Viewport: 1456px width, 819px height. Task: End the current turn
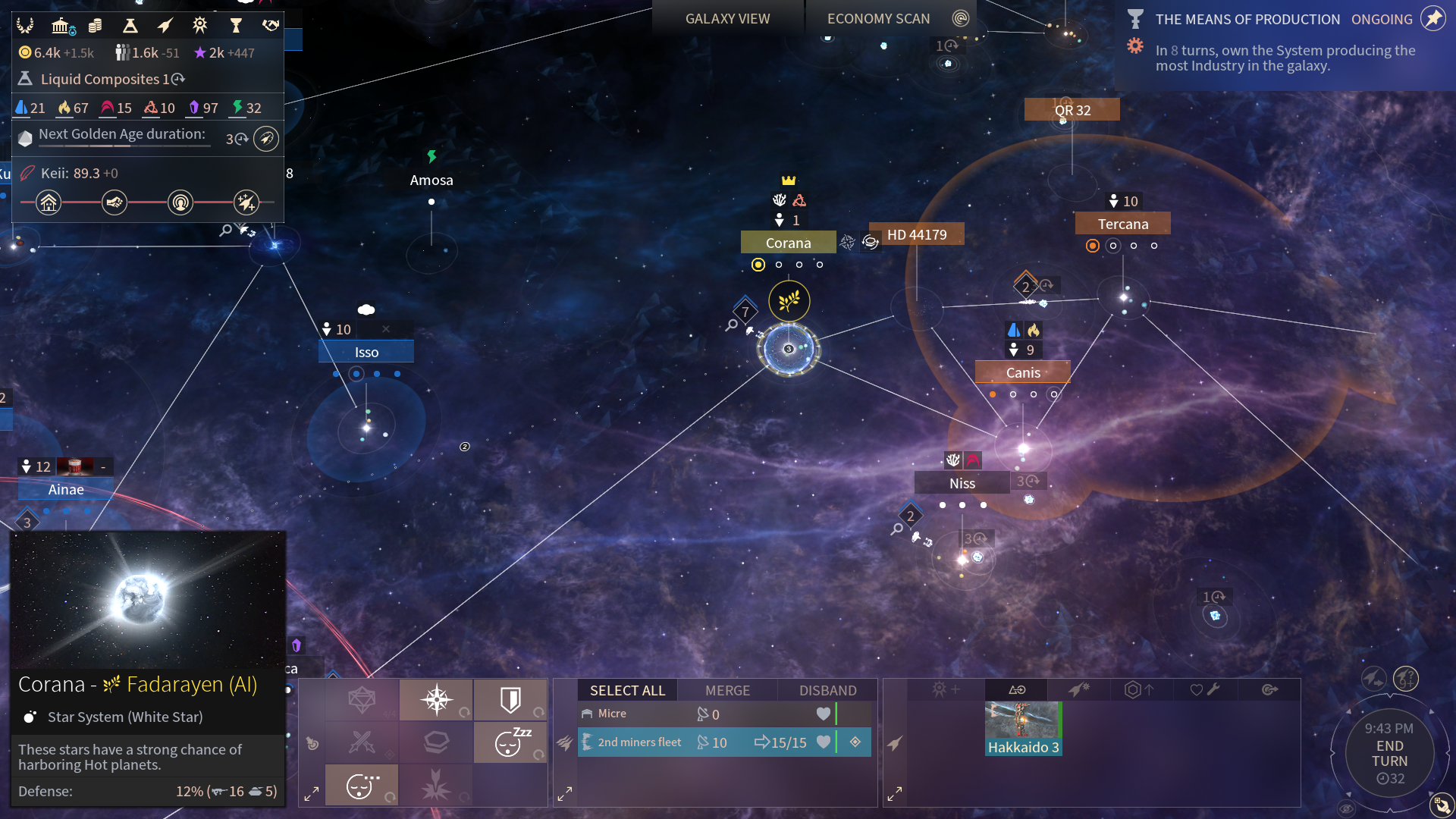[x=1389, y=754]
